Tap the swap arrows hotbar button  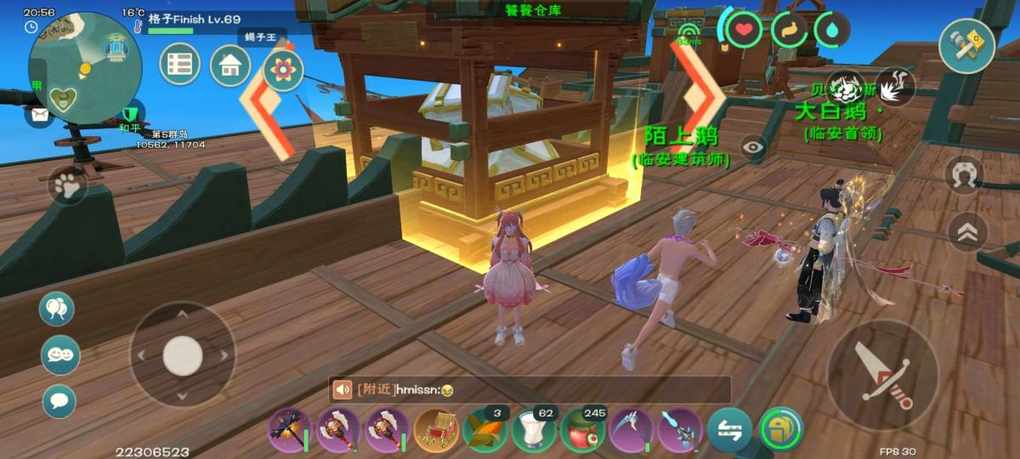pyautogui.click(x=729, y=430)
